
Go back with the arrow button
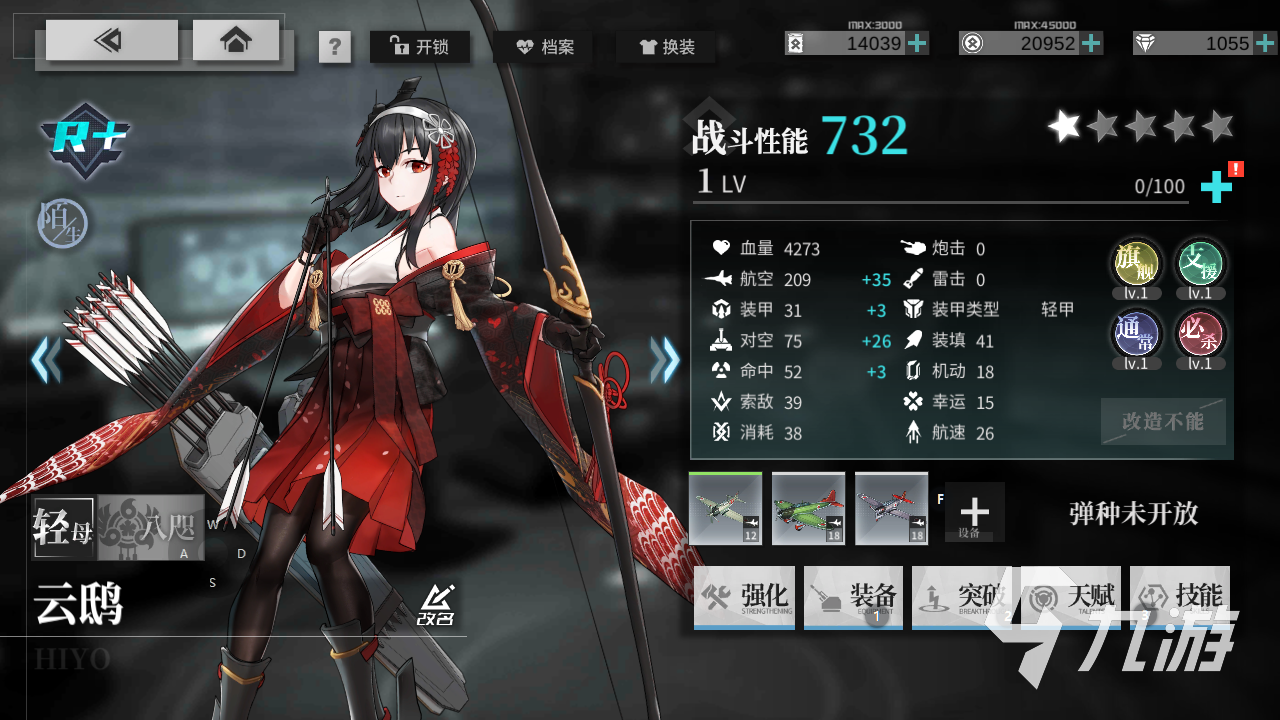[x=111, y=40]
